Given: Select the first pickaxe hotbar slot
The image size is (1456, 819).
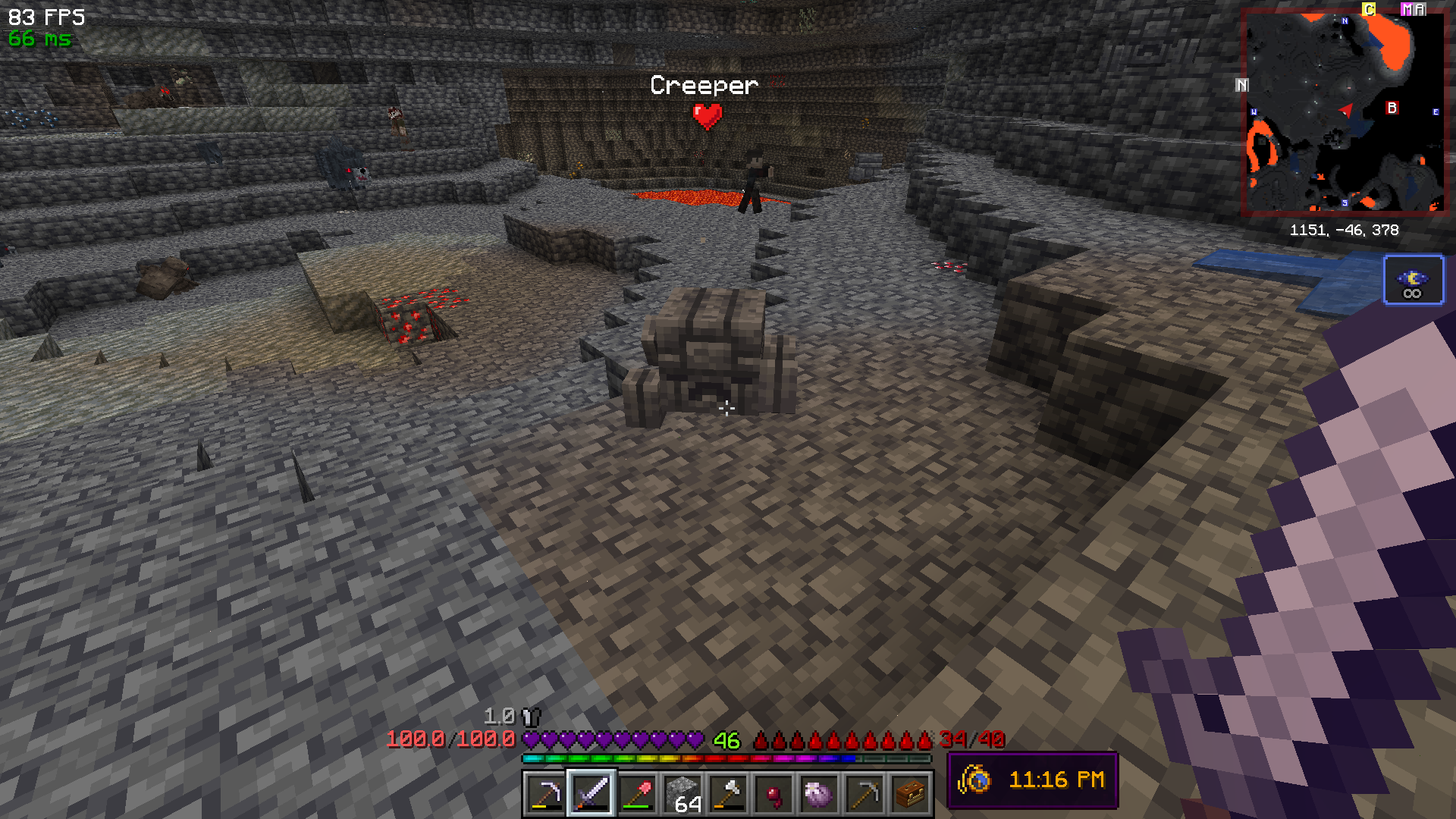Looking at the screenshot, I should (x=545, y=794).
